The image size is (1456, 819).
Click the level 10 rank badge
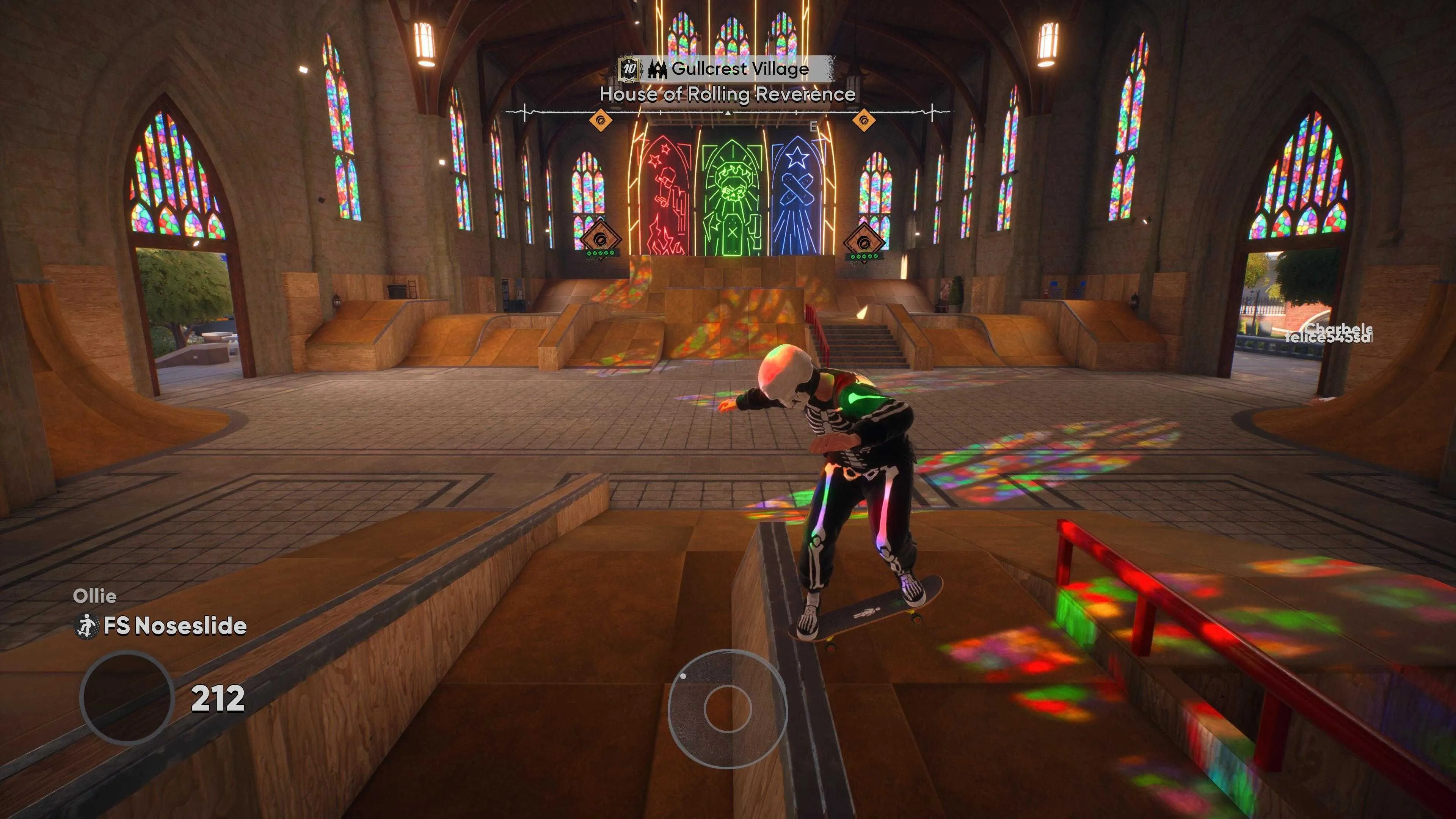click(x=629, y=69)
